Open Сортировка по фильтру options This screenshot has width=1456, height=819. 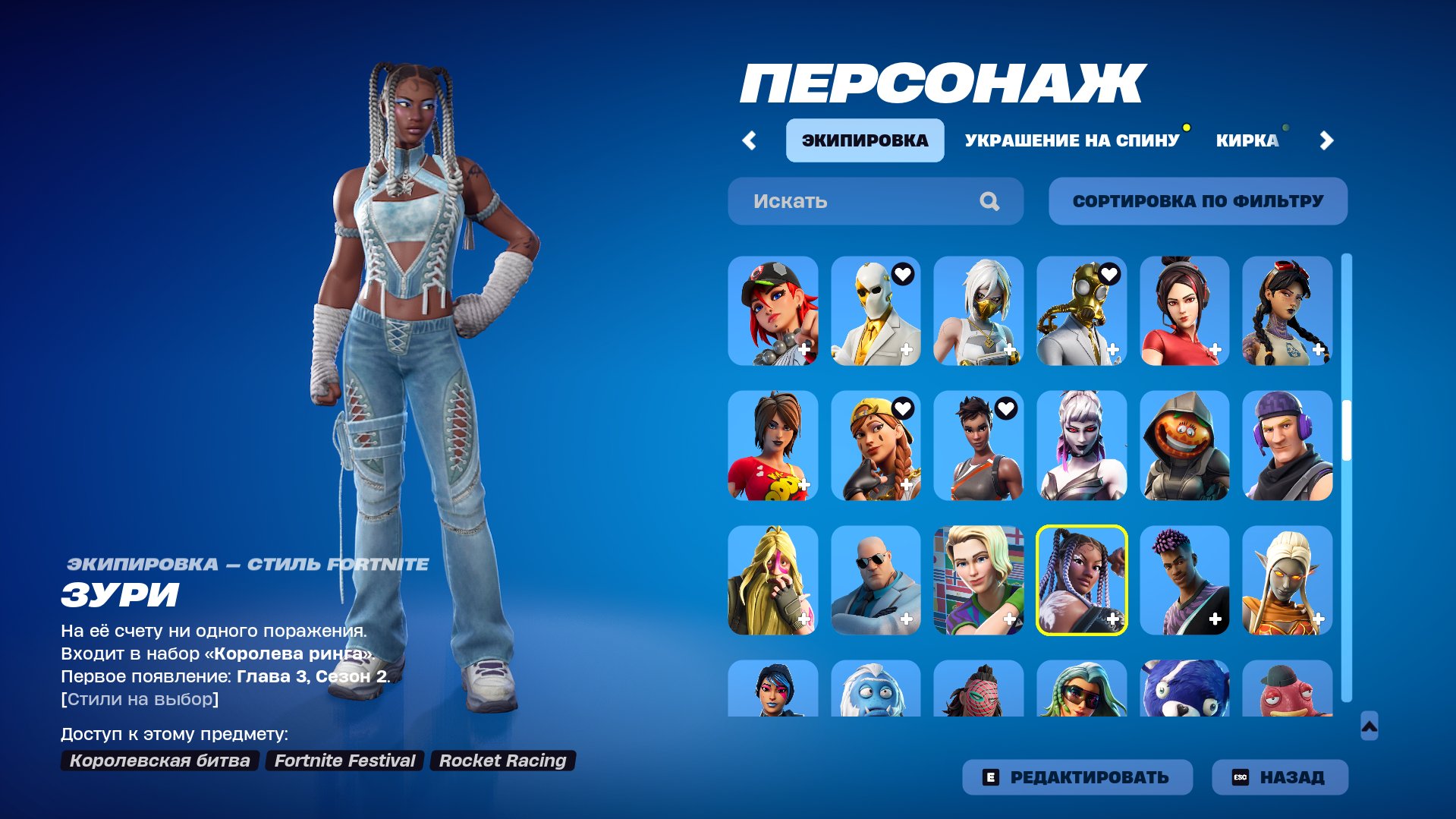pos(1197,200)
